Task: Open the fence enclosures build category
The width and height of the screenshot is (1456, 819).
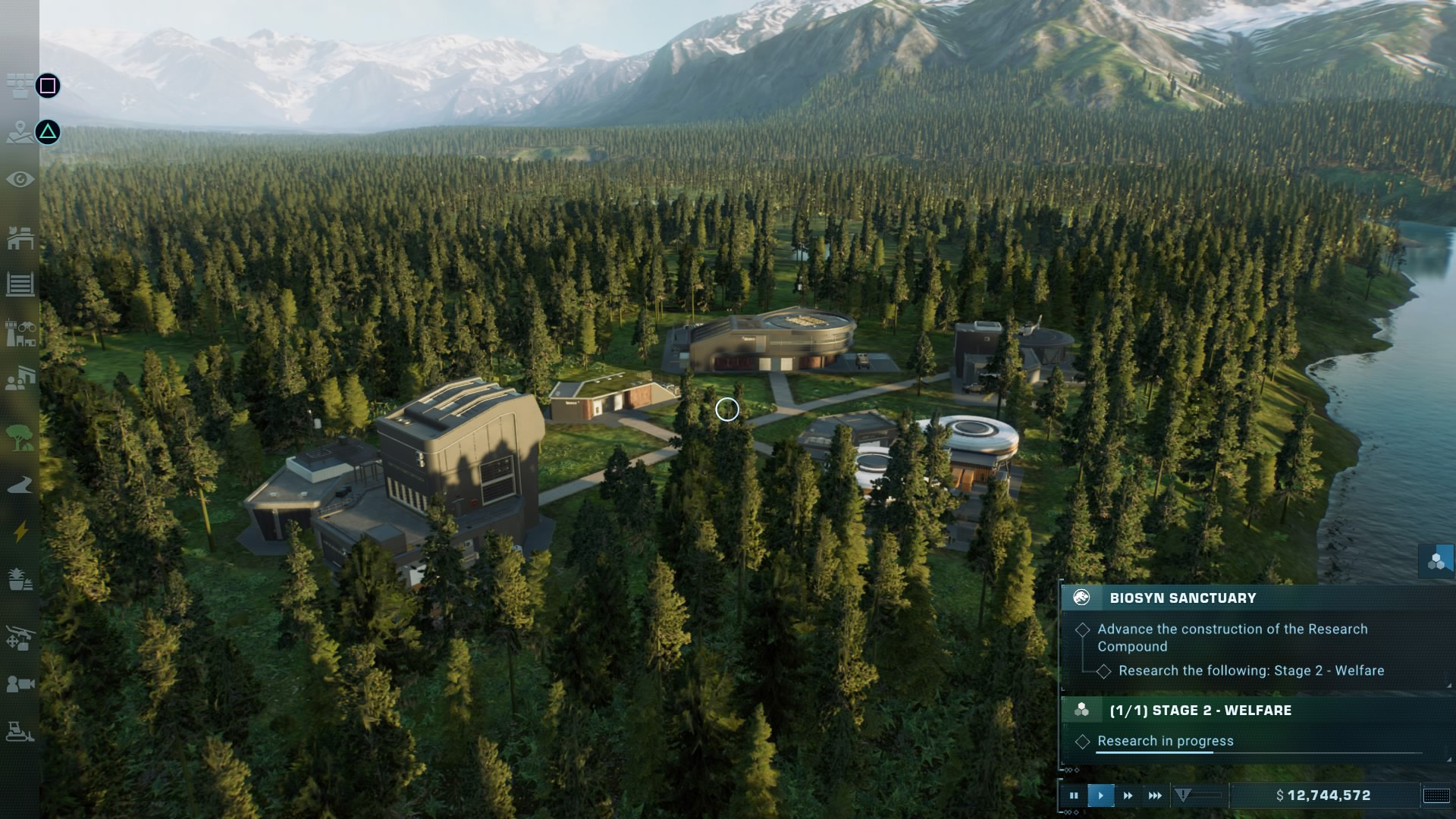Action: [x=20, y=285]
